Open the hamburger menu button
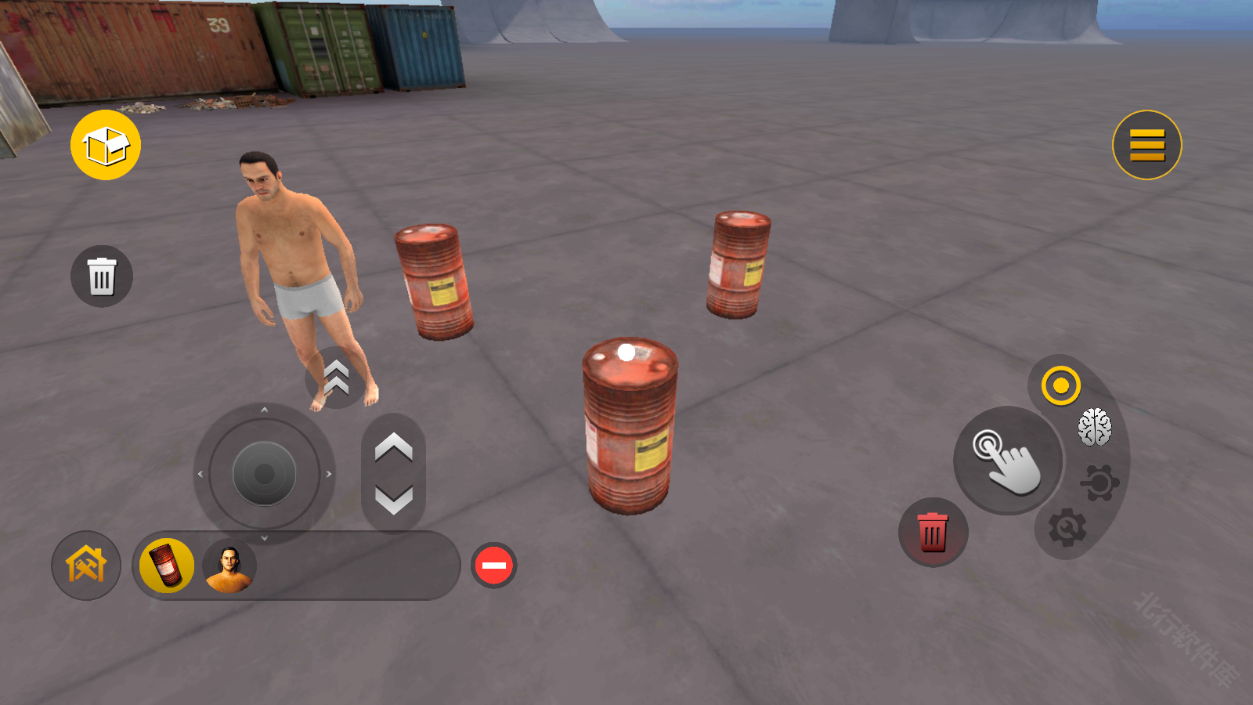1253x705 pixels. [1147, 145]
